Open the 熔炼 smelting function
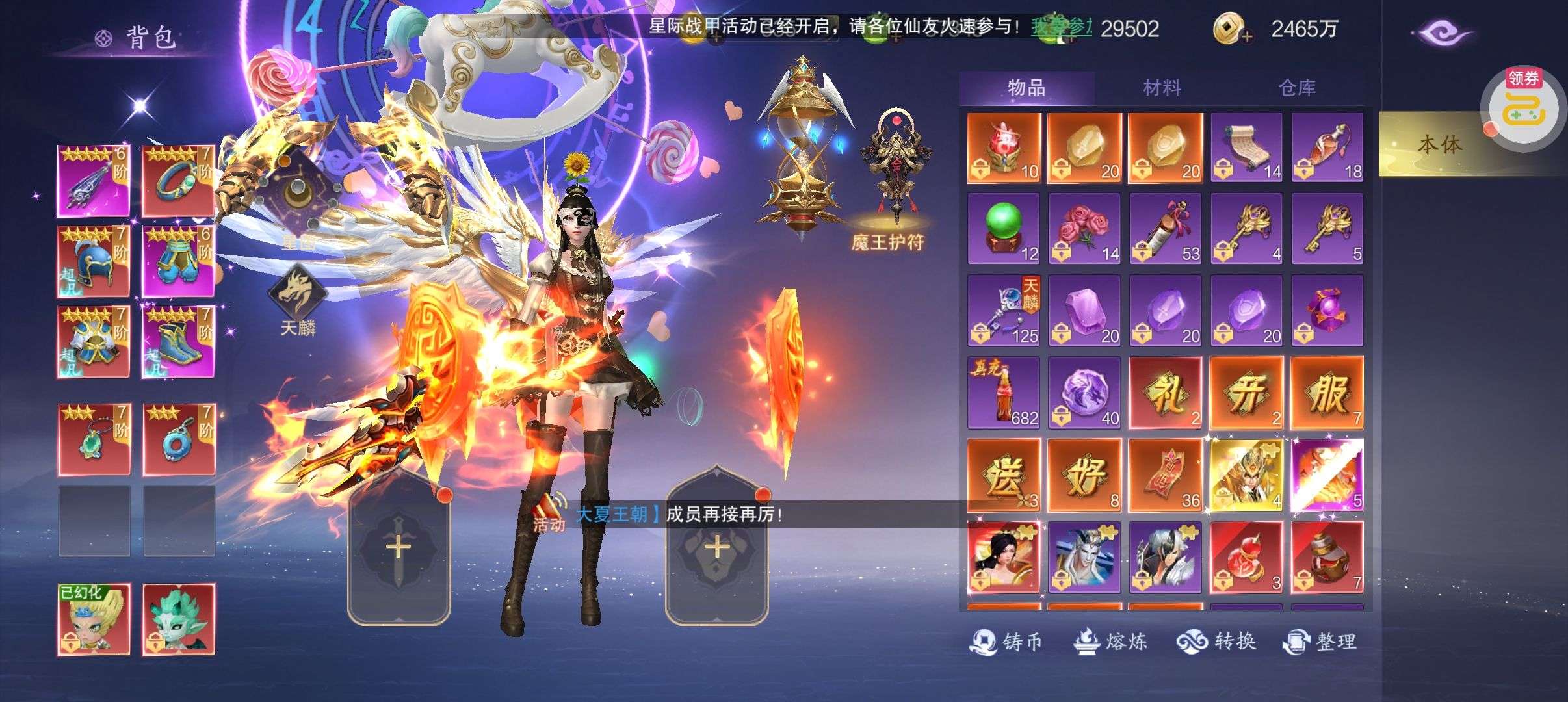 click(x=1110, y=642)
